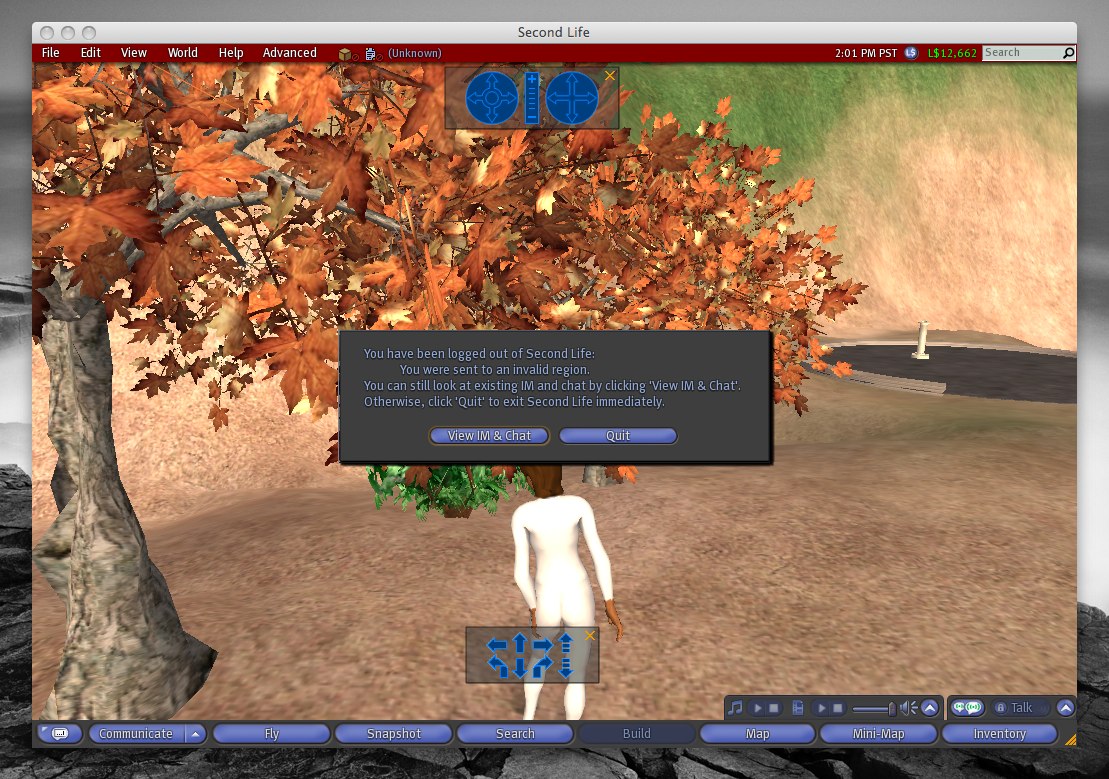The image size is (1109, 779).
Task: Quit Second Life from the logout dialog
Action: [618, 436]
